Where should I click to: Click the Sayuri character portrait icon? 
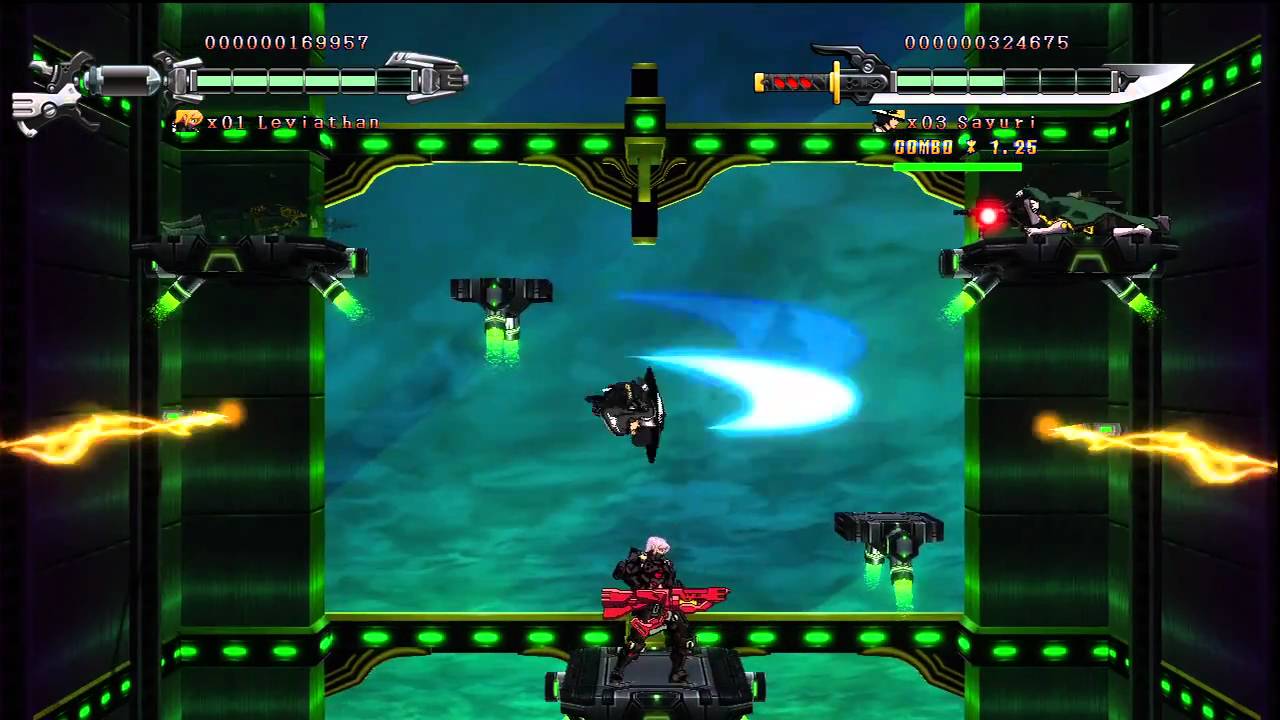[x=887, y=122]
